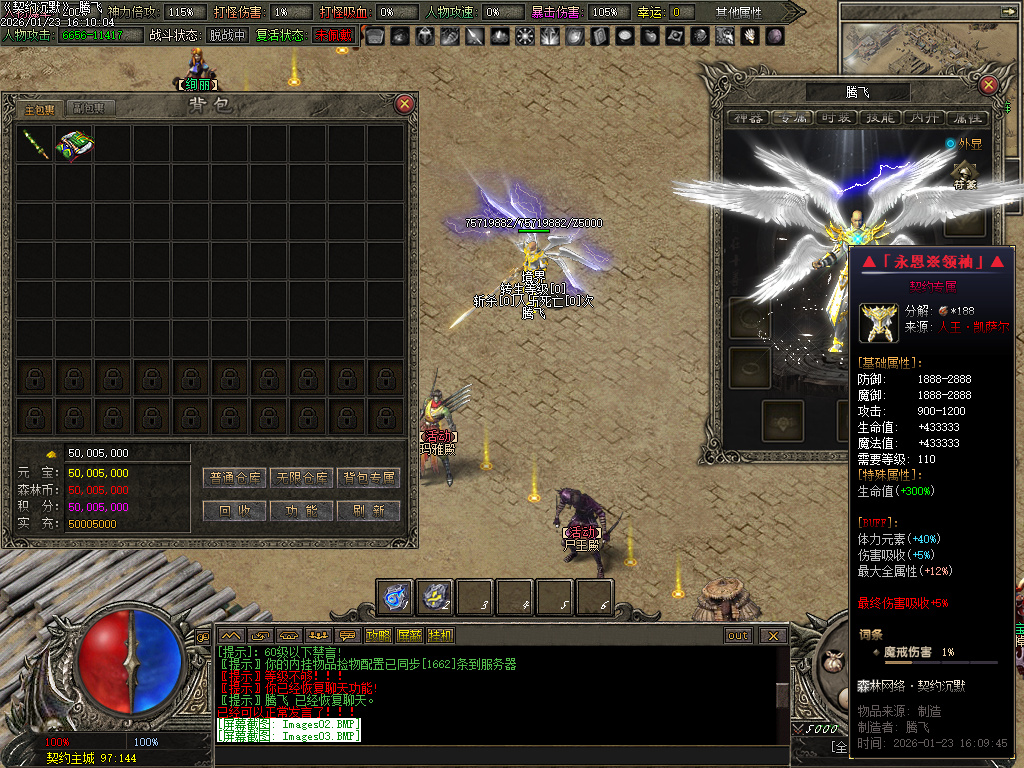The width and height of the screenshot is (1024, 768).
Task: Open the 技能 skills tab
Action: tap(881, 118)
